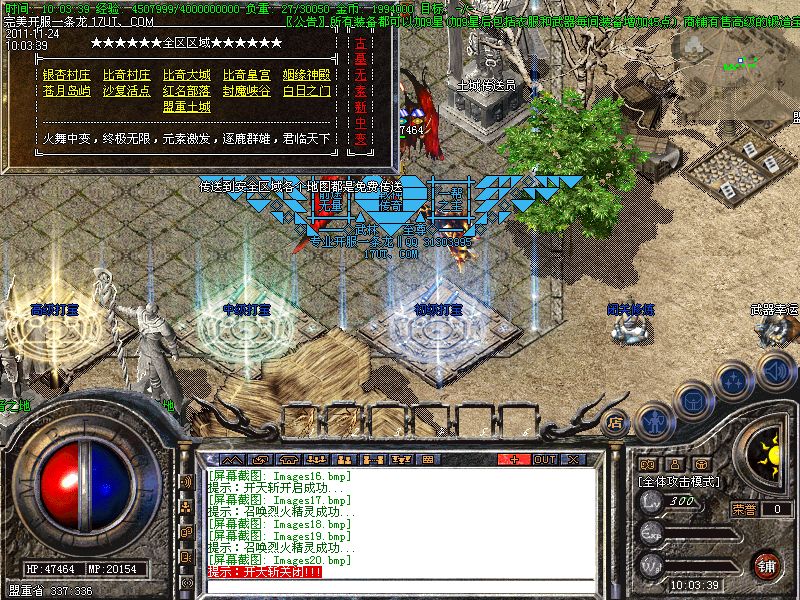Click the red plus button above the chat
Viewport: 800px width, 600px height.
tap(514, 459)
